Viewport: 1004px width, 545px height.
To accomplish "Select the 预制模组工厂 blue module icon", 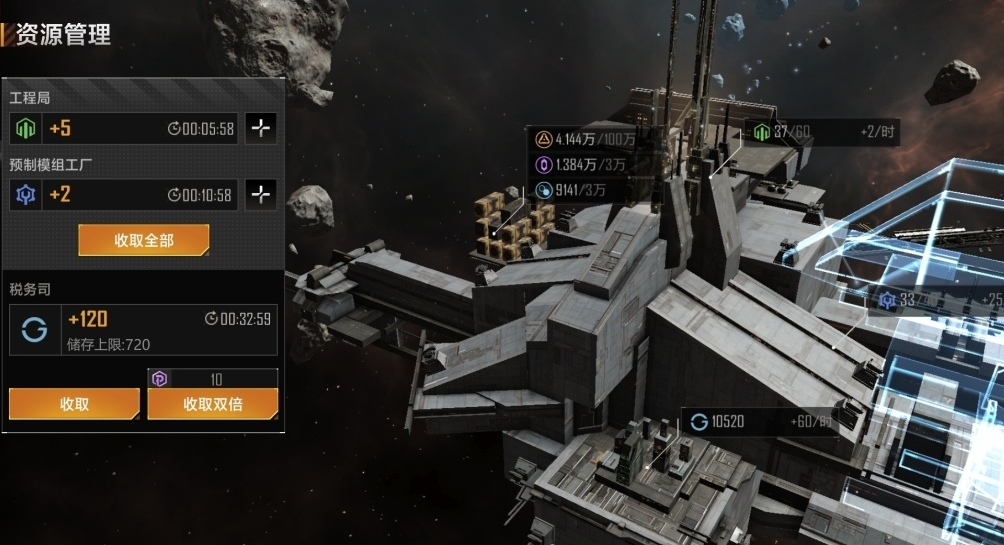I will tap(25, 195).
